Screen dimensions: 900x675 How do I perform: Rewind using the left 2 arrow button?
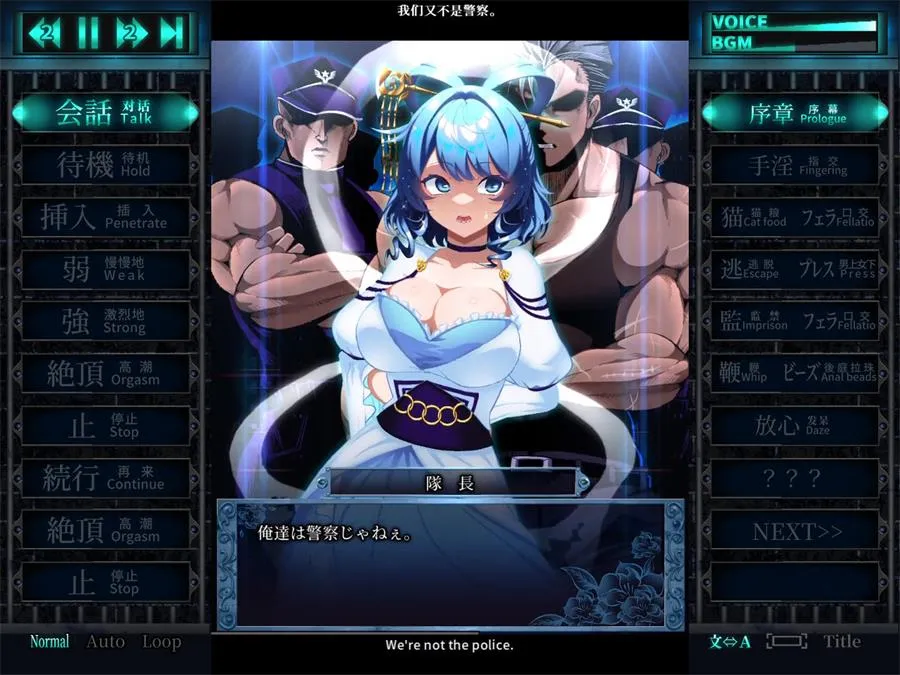[x=46, y=33]
